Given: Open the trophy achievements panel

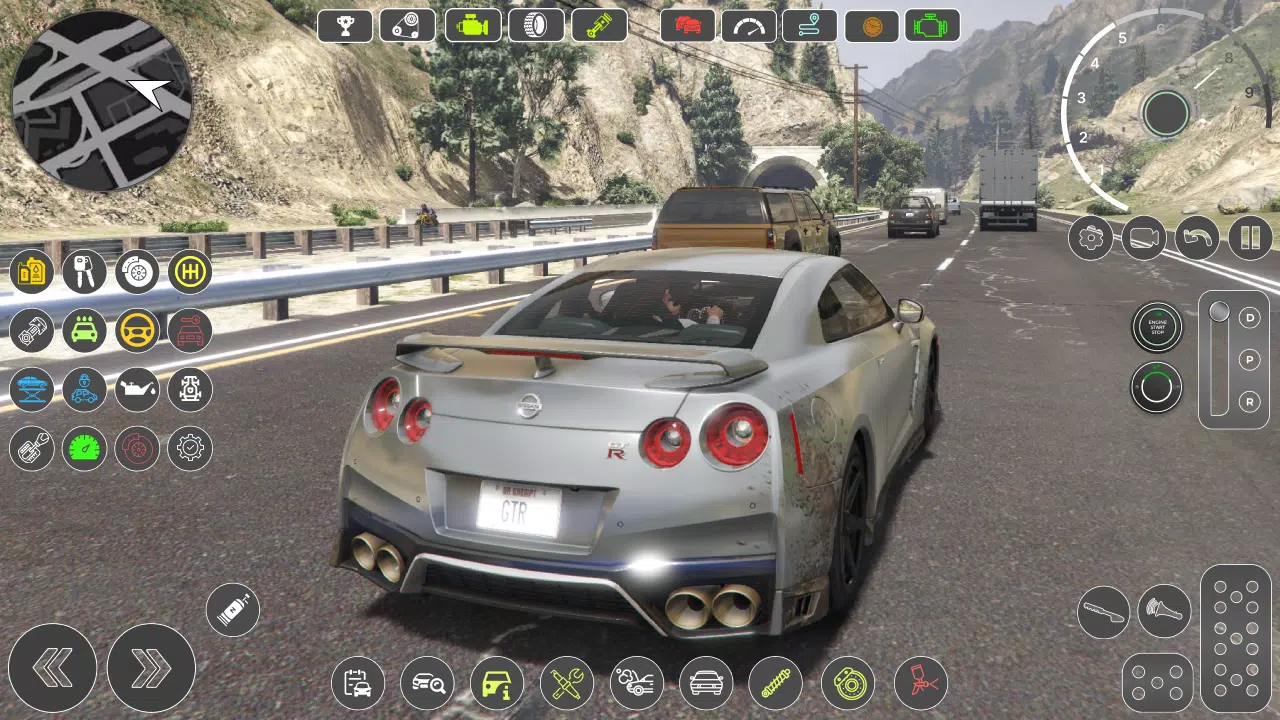Looking at the screenshot, I should coord(345,25).
